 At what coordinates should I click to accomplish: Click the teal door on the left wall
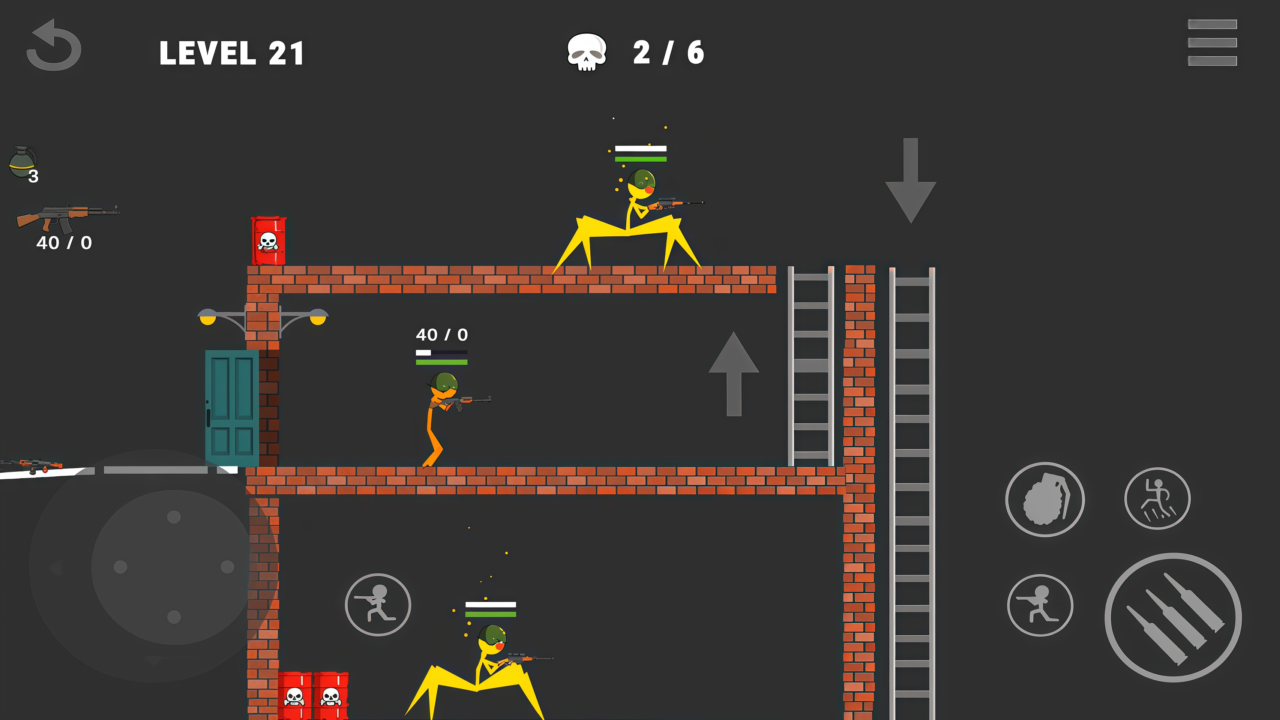pyautogui.click(x=231, y=405)
